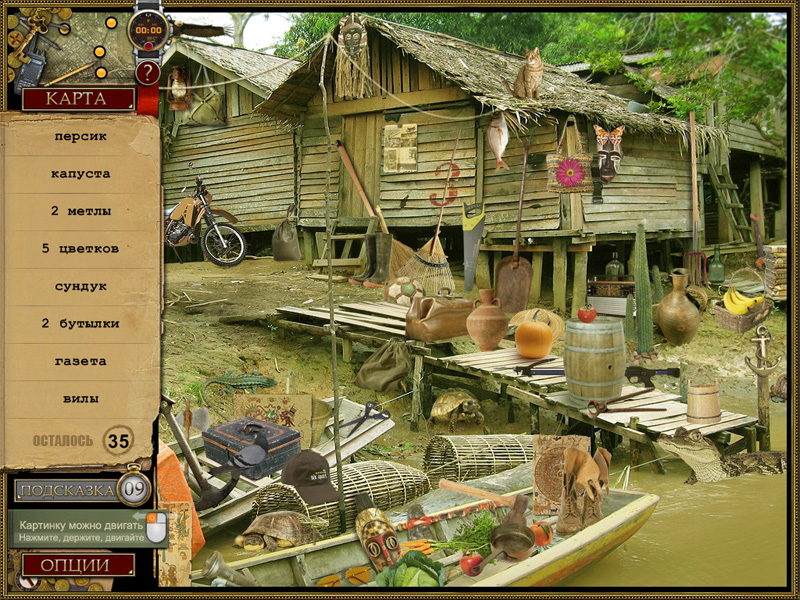Click the '2 бутылки' list entry
Viewport: 800px width, 600px height.
[x=80, y=323]
